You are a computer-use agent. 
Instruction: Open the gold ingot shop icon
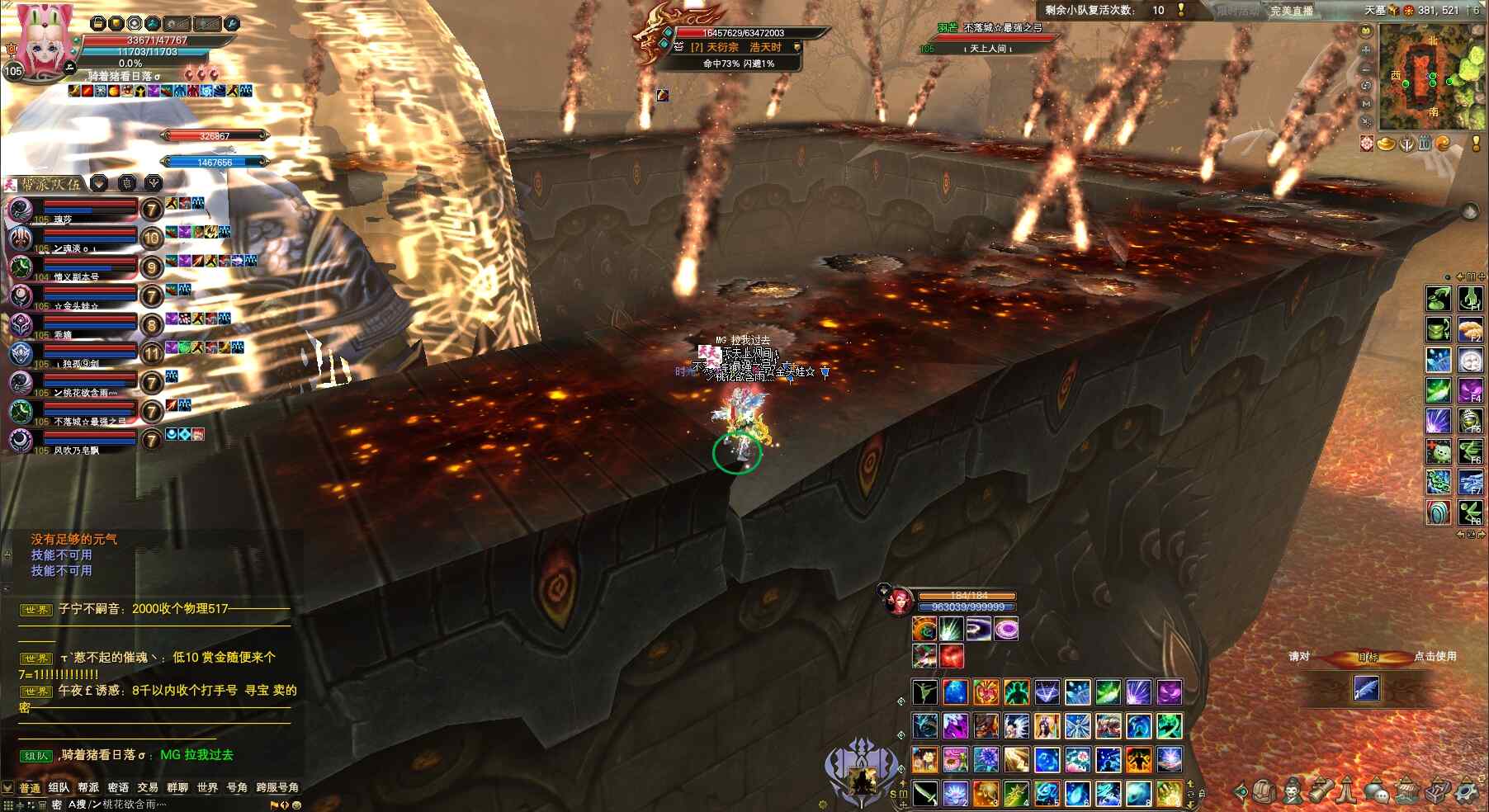(1386, 144)
